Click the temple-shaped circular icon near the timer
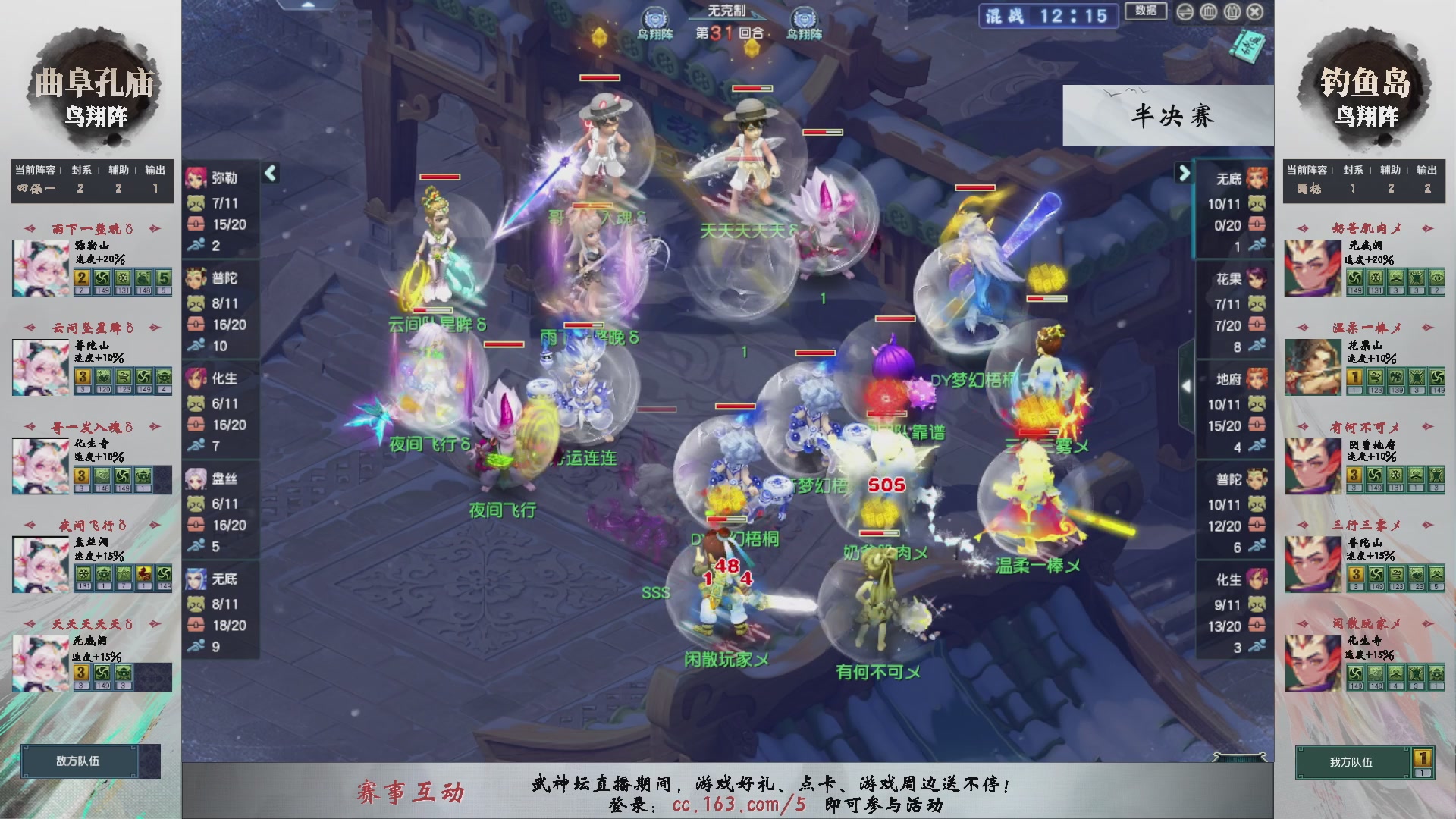This screenshot has height=819, width=1456. (x=1209, y=11)
